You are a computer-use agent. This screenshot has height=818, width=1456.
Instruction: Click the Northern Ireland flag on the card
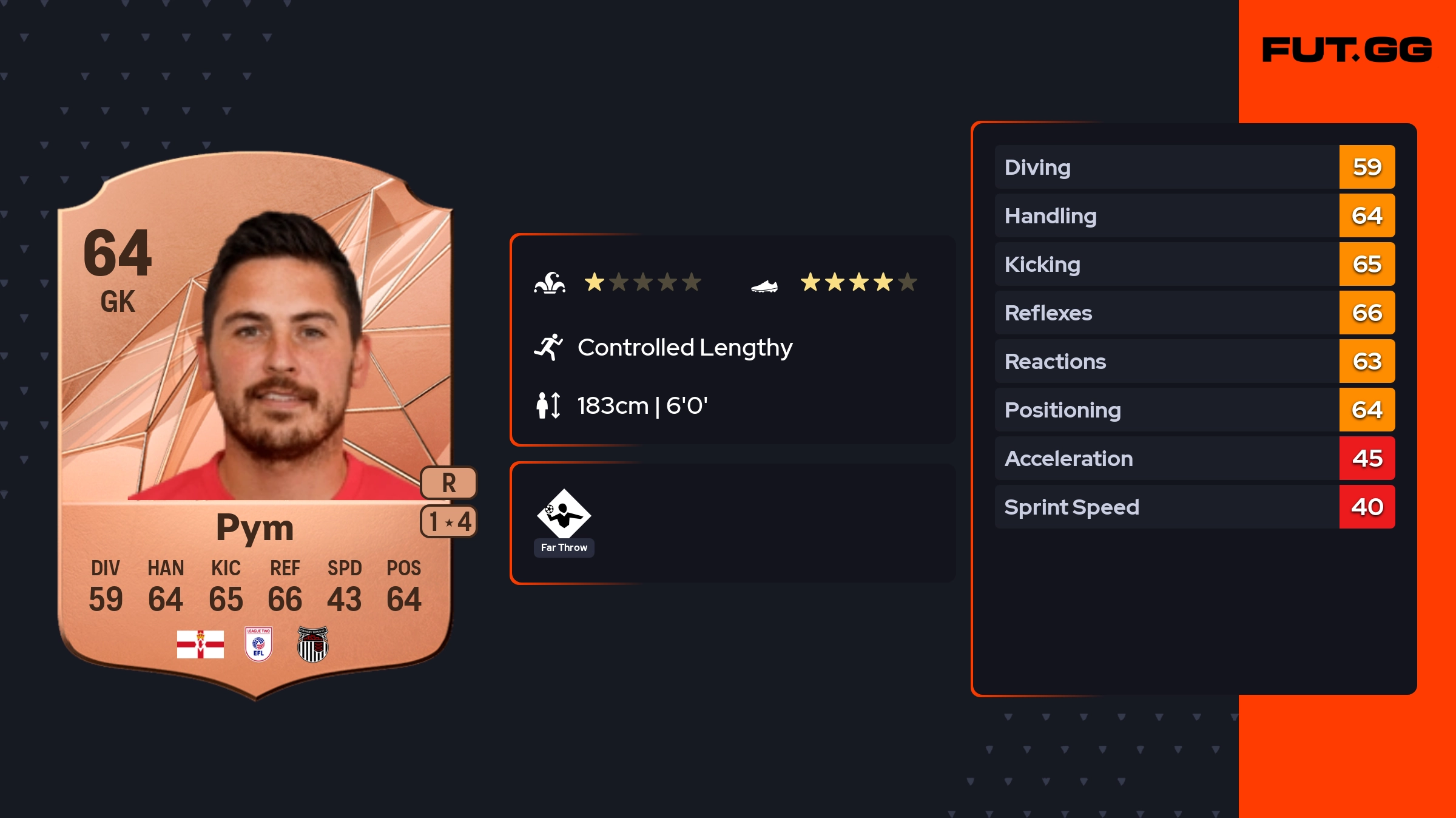coord(200,644)
